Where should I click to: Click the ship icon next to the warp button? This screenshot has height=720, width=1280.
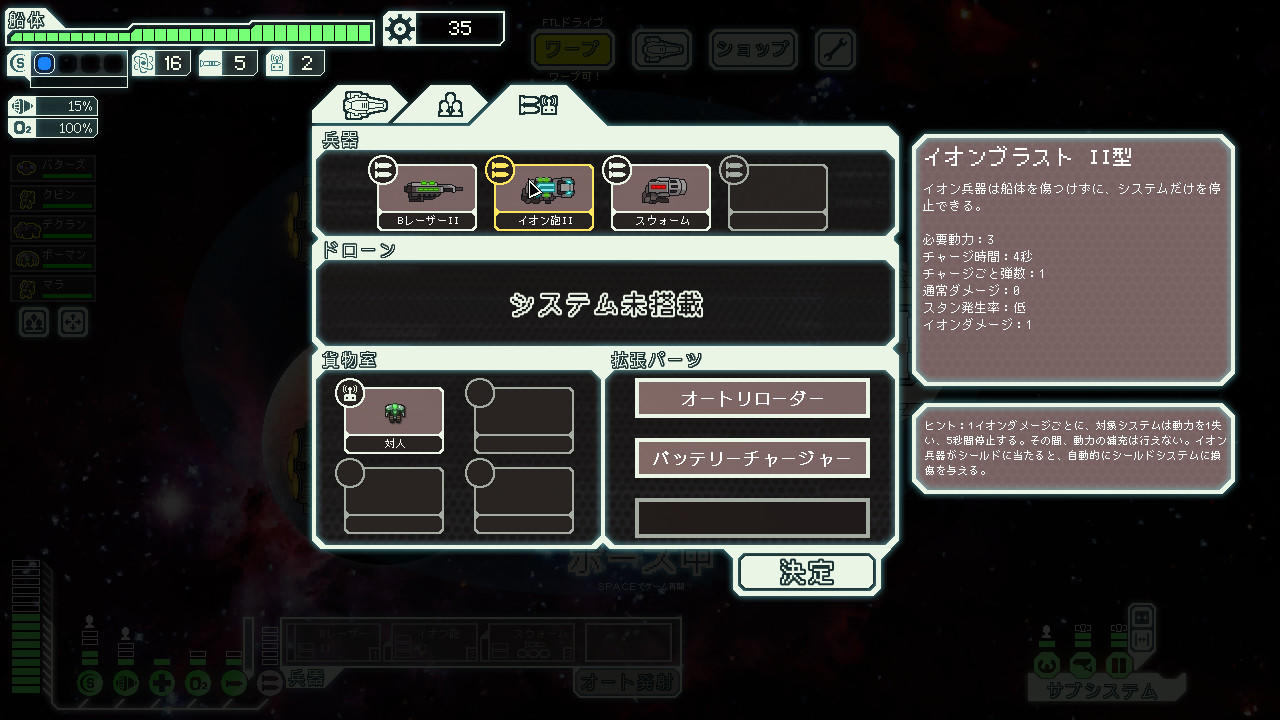[661, 50]
